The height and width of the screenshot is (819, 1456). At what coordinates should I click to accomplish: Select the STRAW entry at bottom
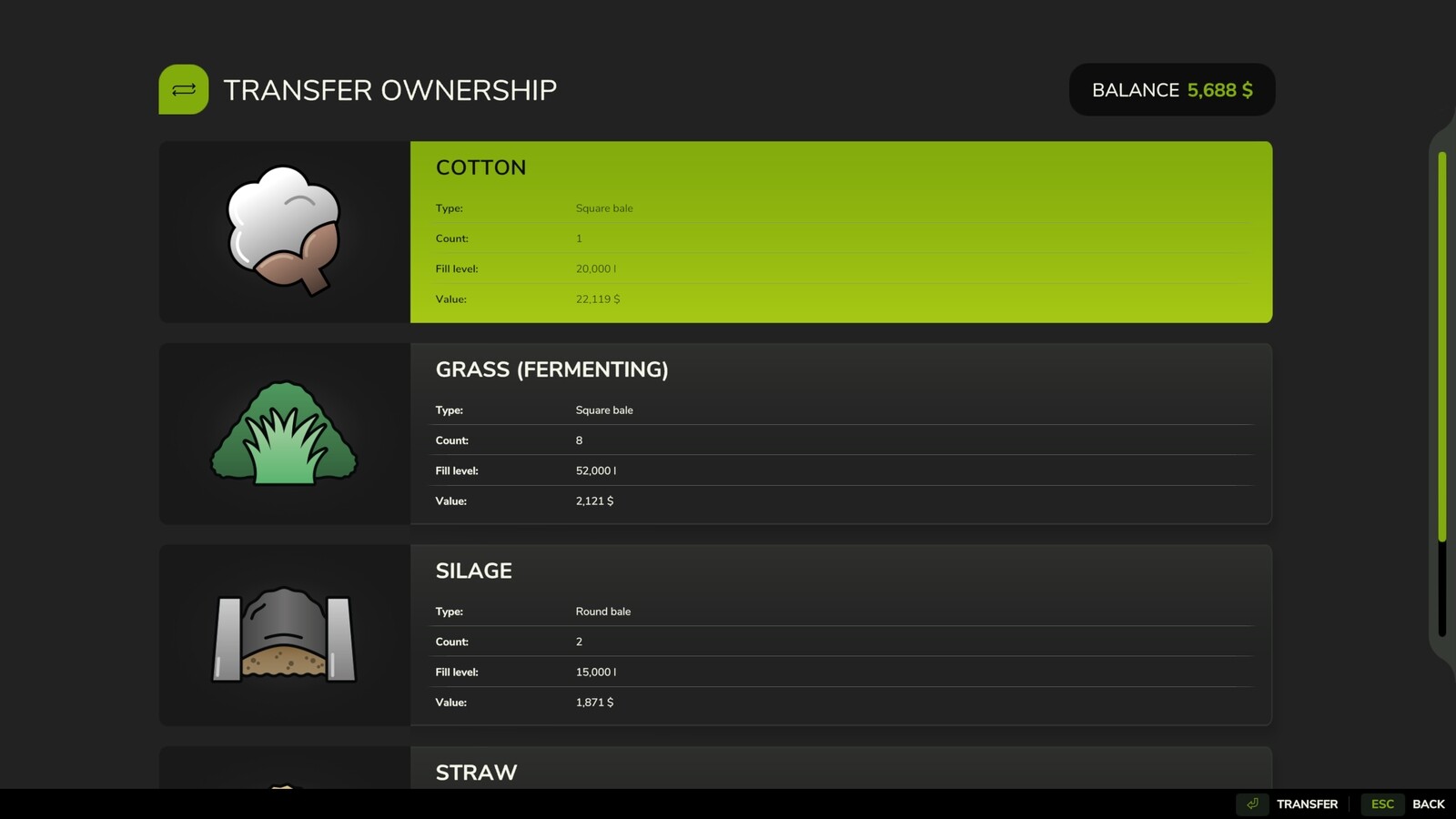point(841,773)
